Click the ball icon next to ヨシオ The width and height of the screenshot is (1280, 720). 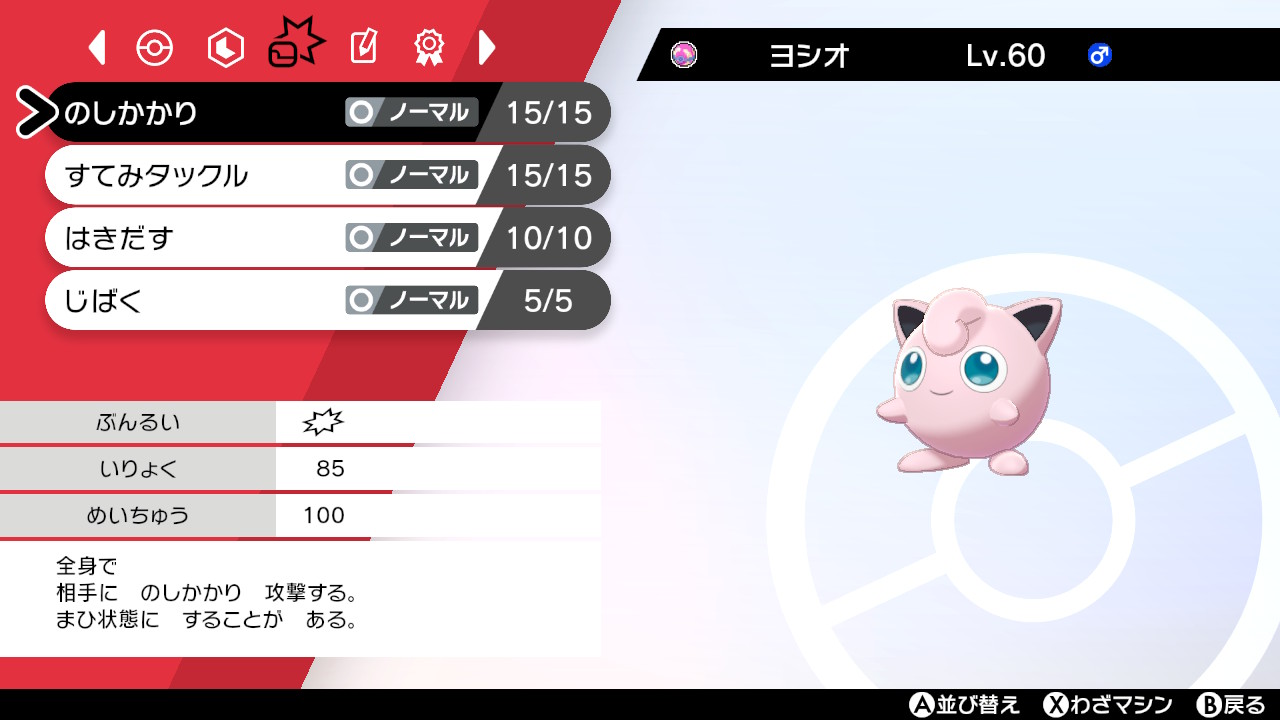click(x=685, y=55)
